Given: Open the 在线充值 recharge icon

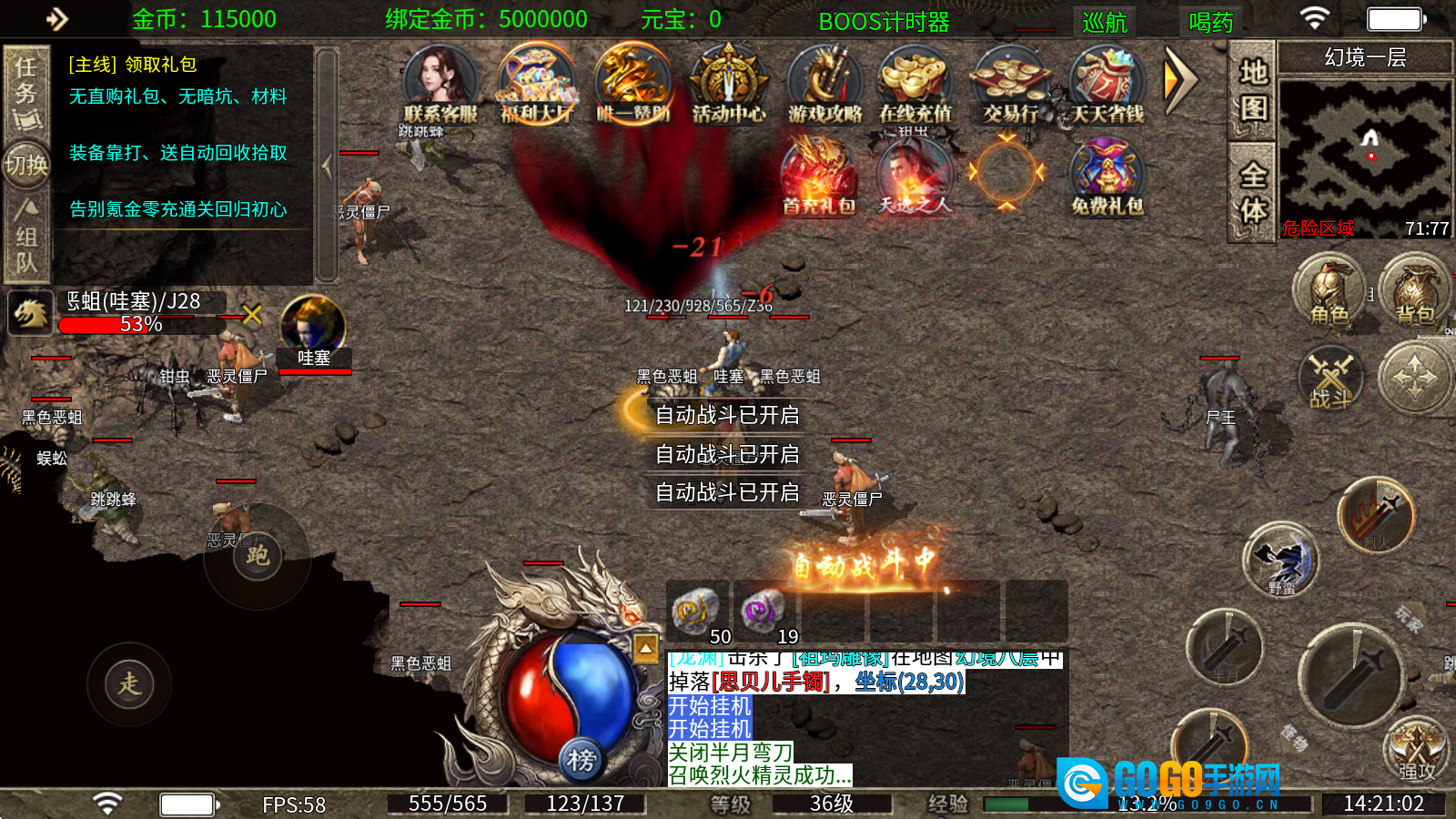Looking at the screenshot, I should pyautogui.click(x=915, y=85).
